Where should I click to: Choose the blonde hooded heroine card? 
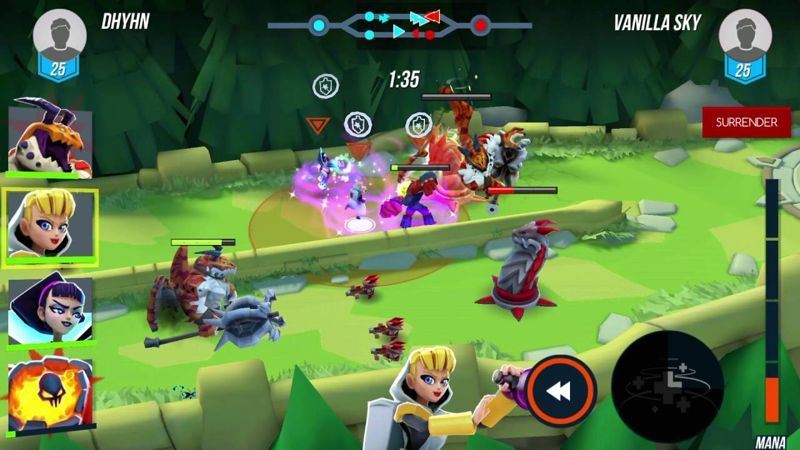pos(51,224)
